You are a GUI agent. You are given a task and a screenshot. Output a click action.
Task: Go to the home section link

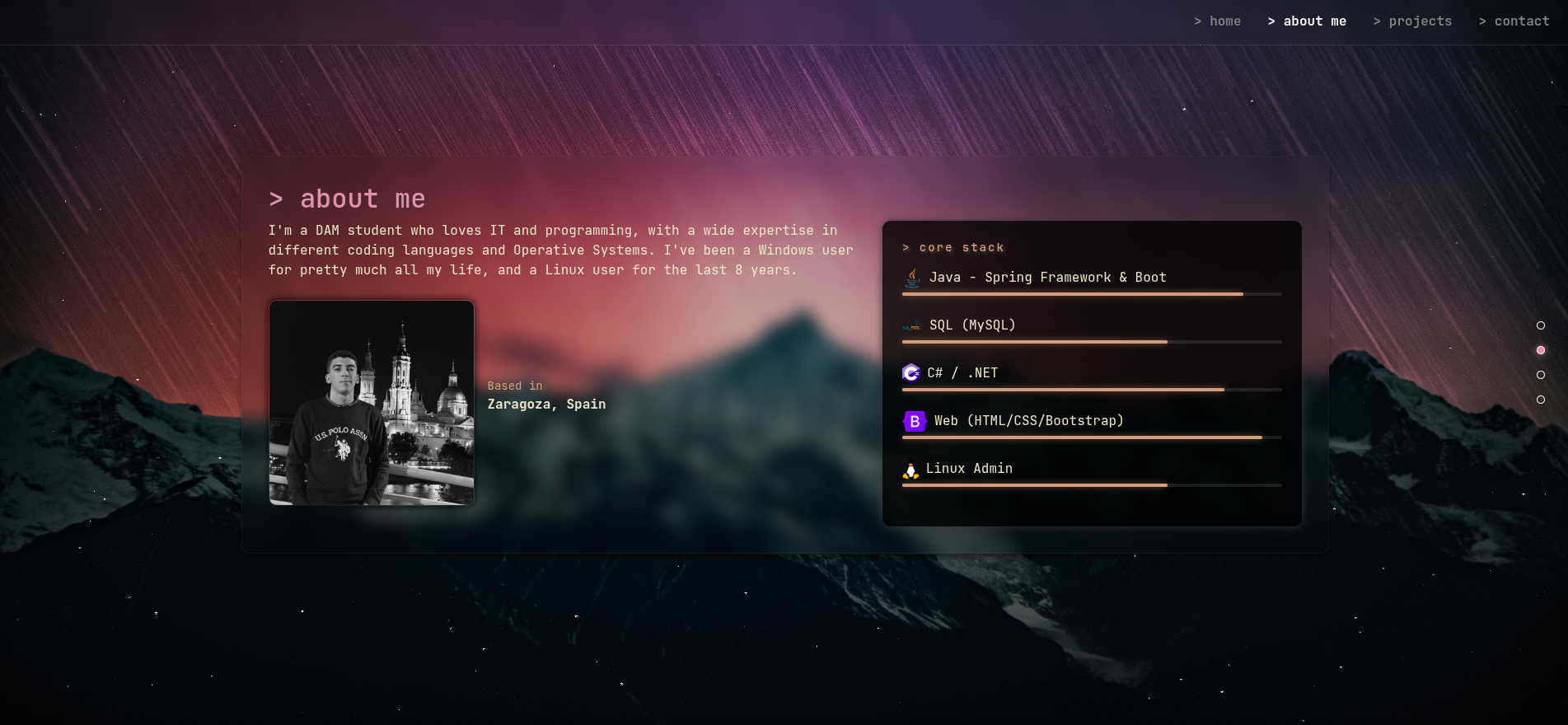point(1218,21)
